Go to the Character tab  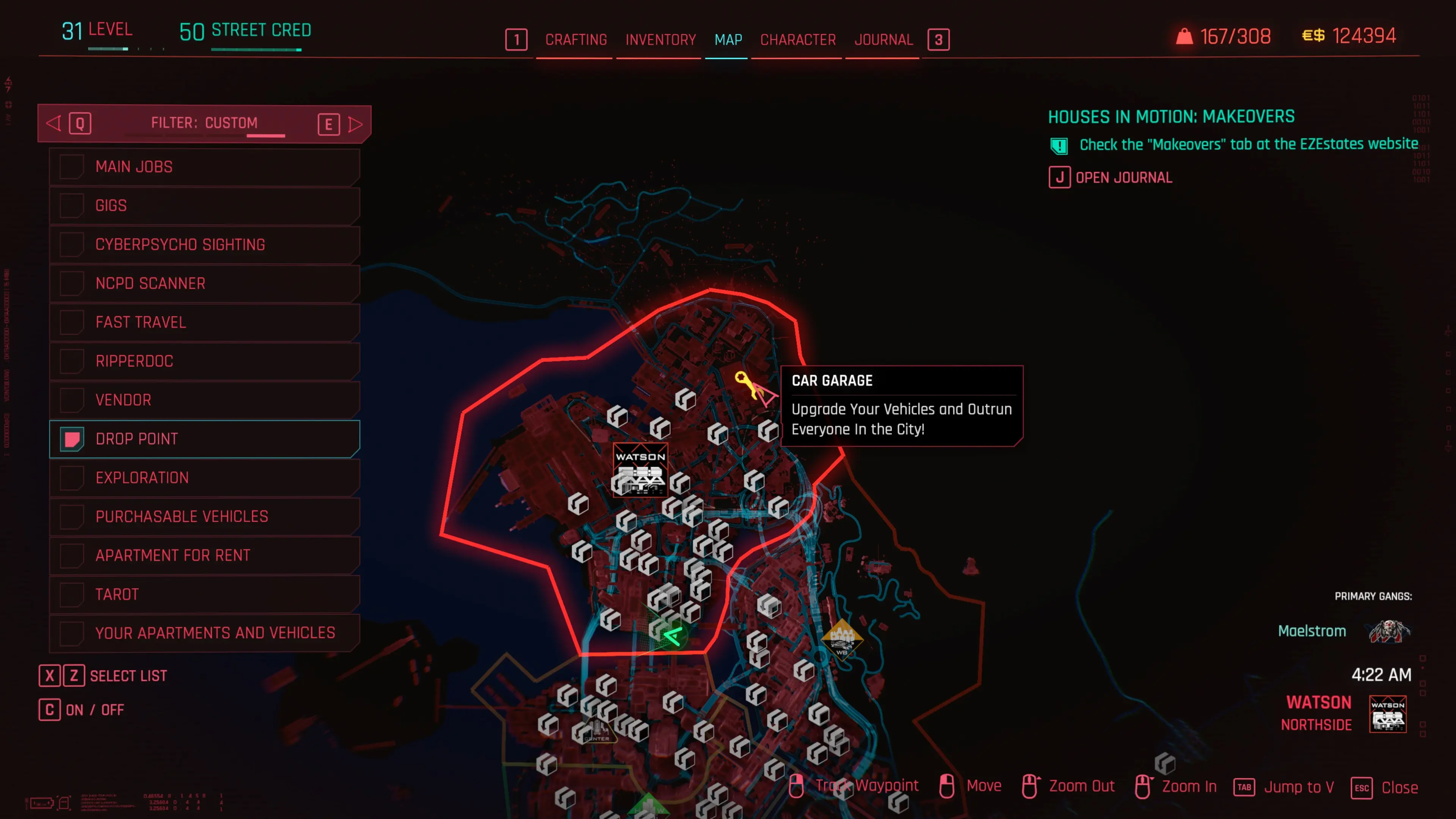click(x=797, y=40)
